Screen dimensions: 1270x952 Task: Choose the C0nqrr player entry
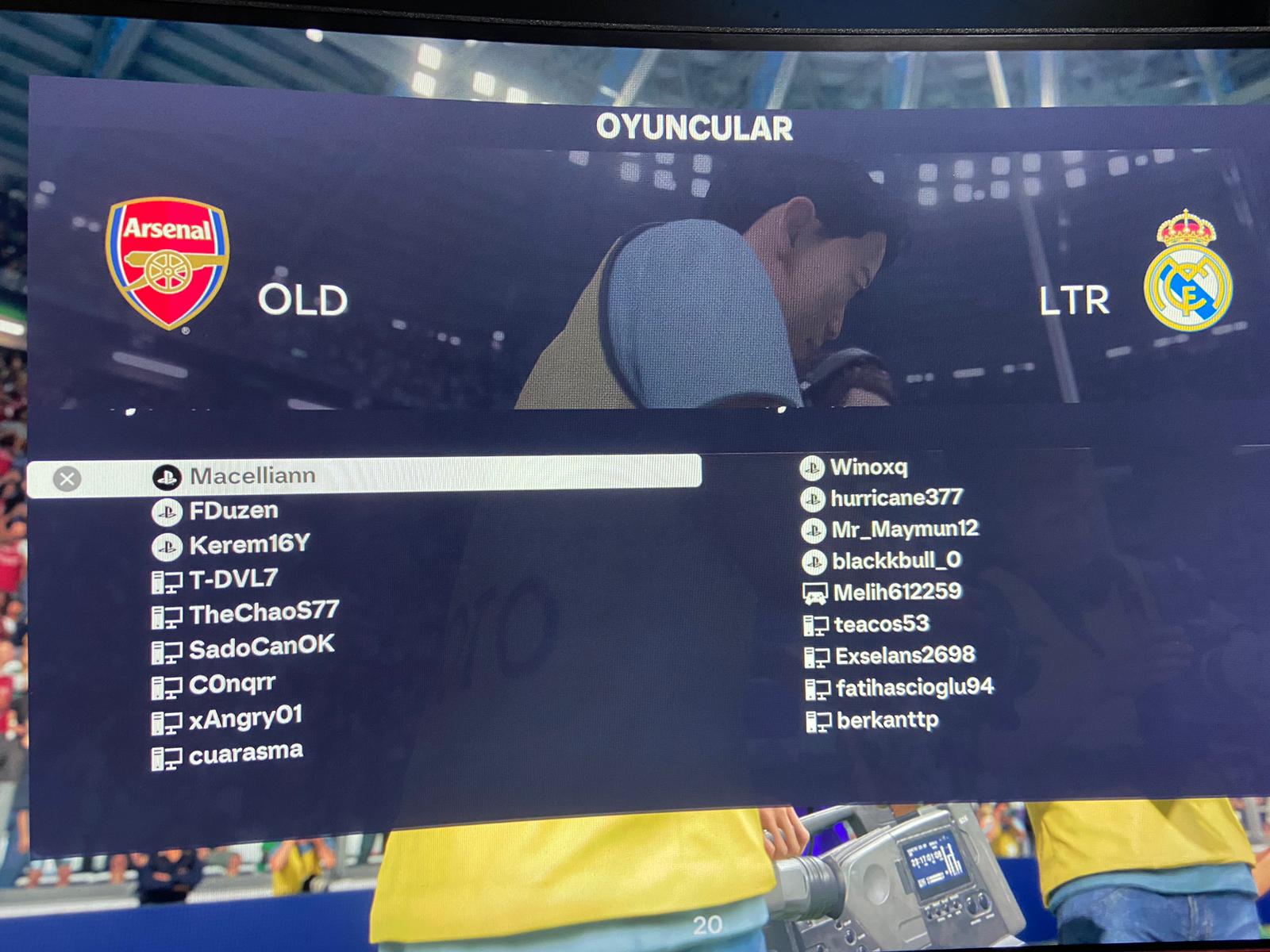tap(232, 684)
